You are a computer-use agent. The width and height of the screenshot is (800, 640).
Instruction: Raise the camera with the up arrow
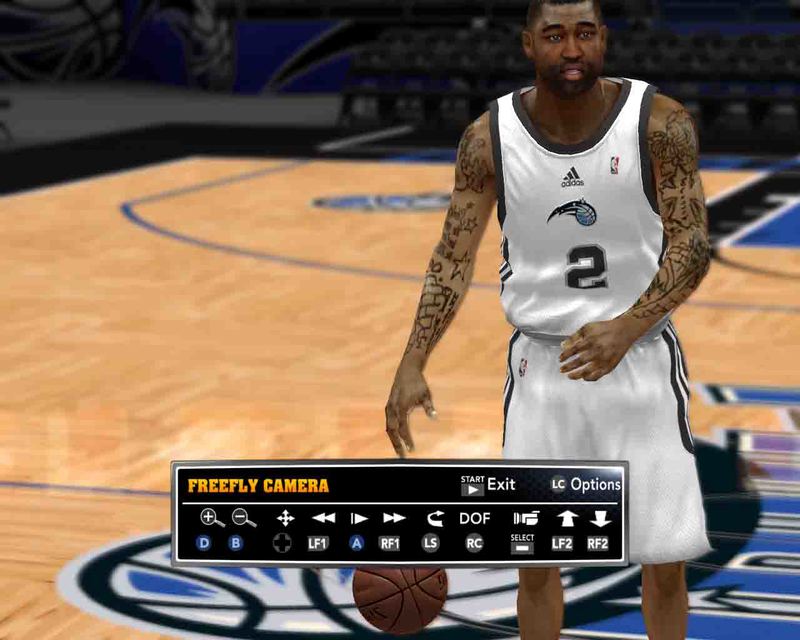tap(567, 518)
